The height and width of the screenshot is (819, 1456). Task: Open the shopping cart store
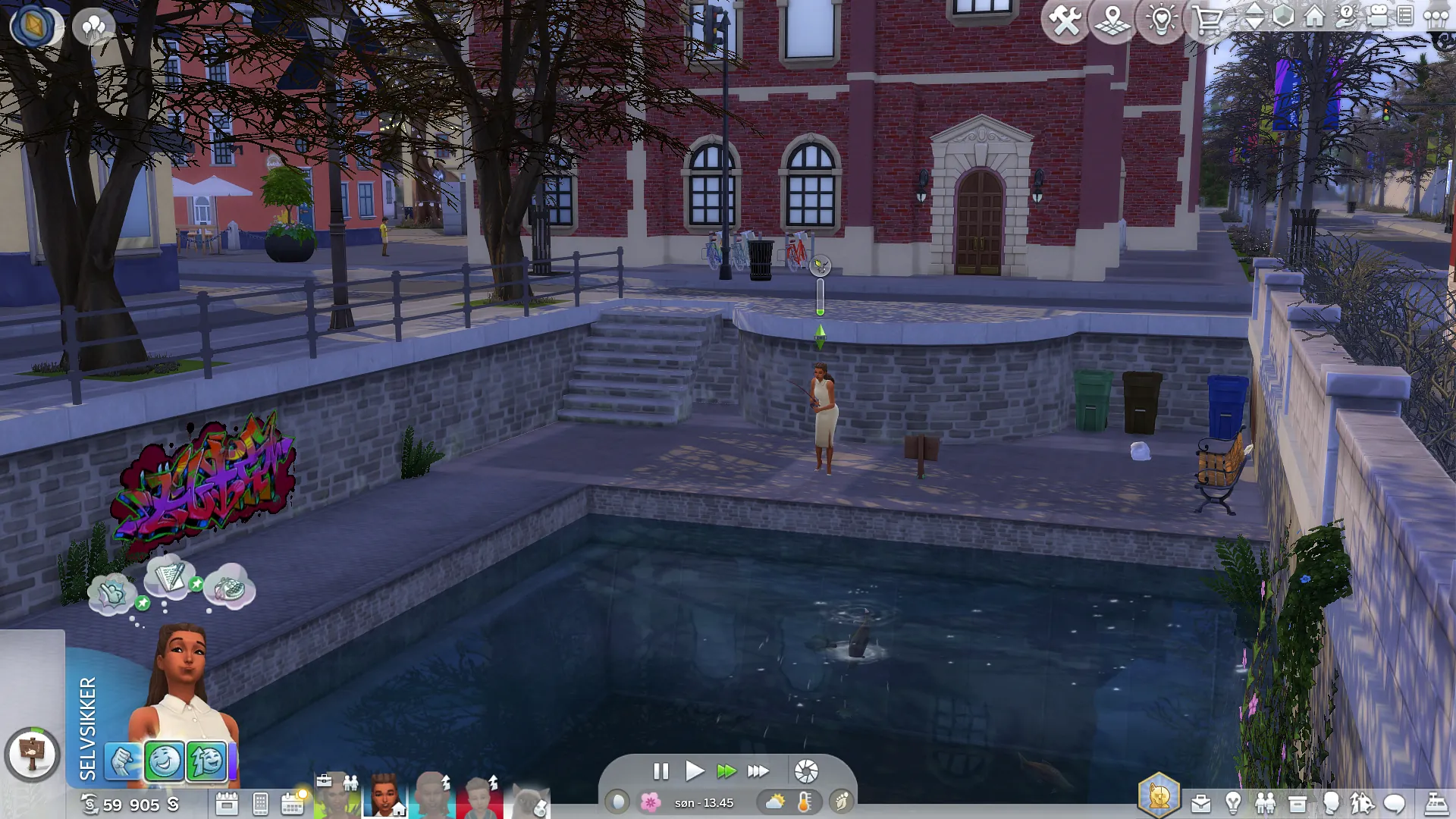(x=1207, y=20)
